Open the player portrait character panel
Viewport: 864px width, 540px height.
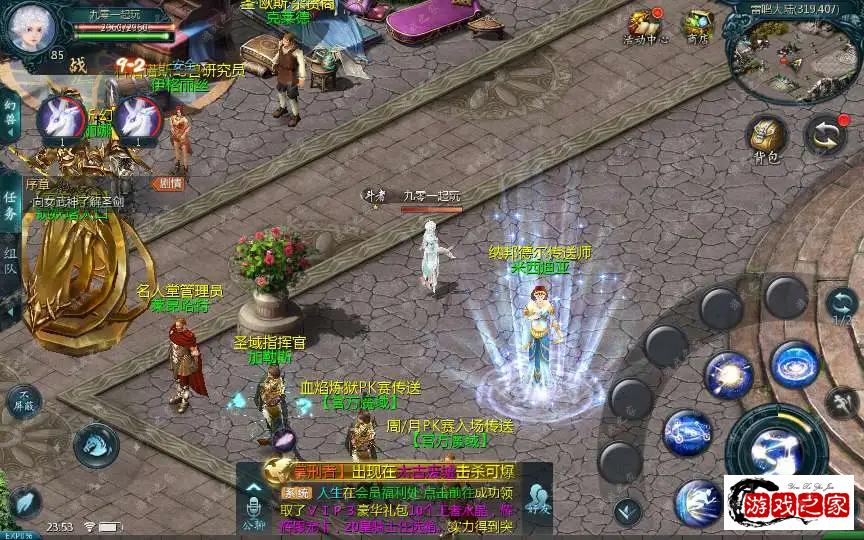30,30
